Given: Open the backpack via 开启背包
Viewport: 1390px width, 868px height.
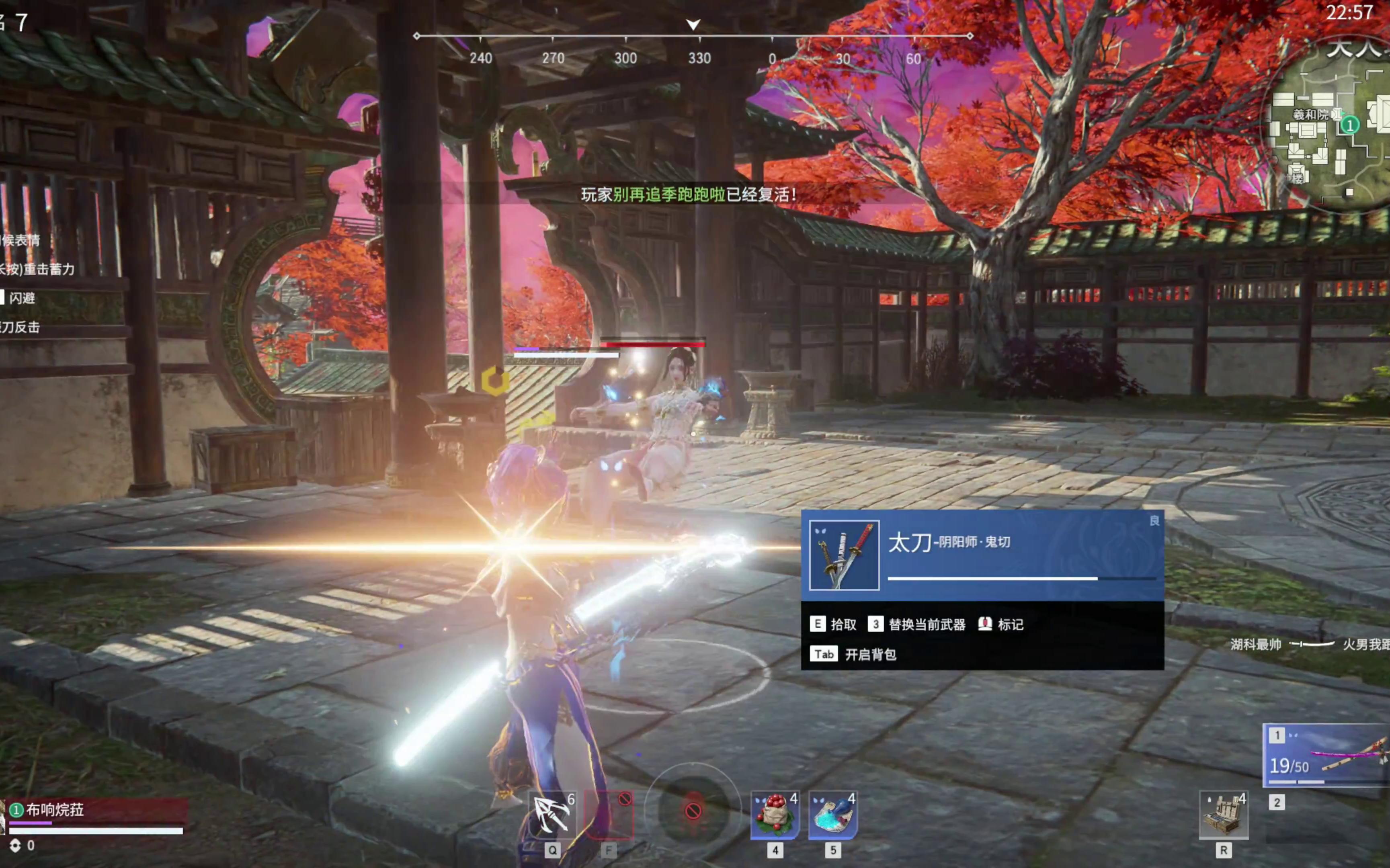Looking at the screenshot, I should tap(853, 655).
